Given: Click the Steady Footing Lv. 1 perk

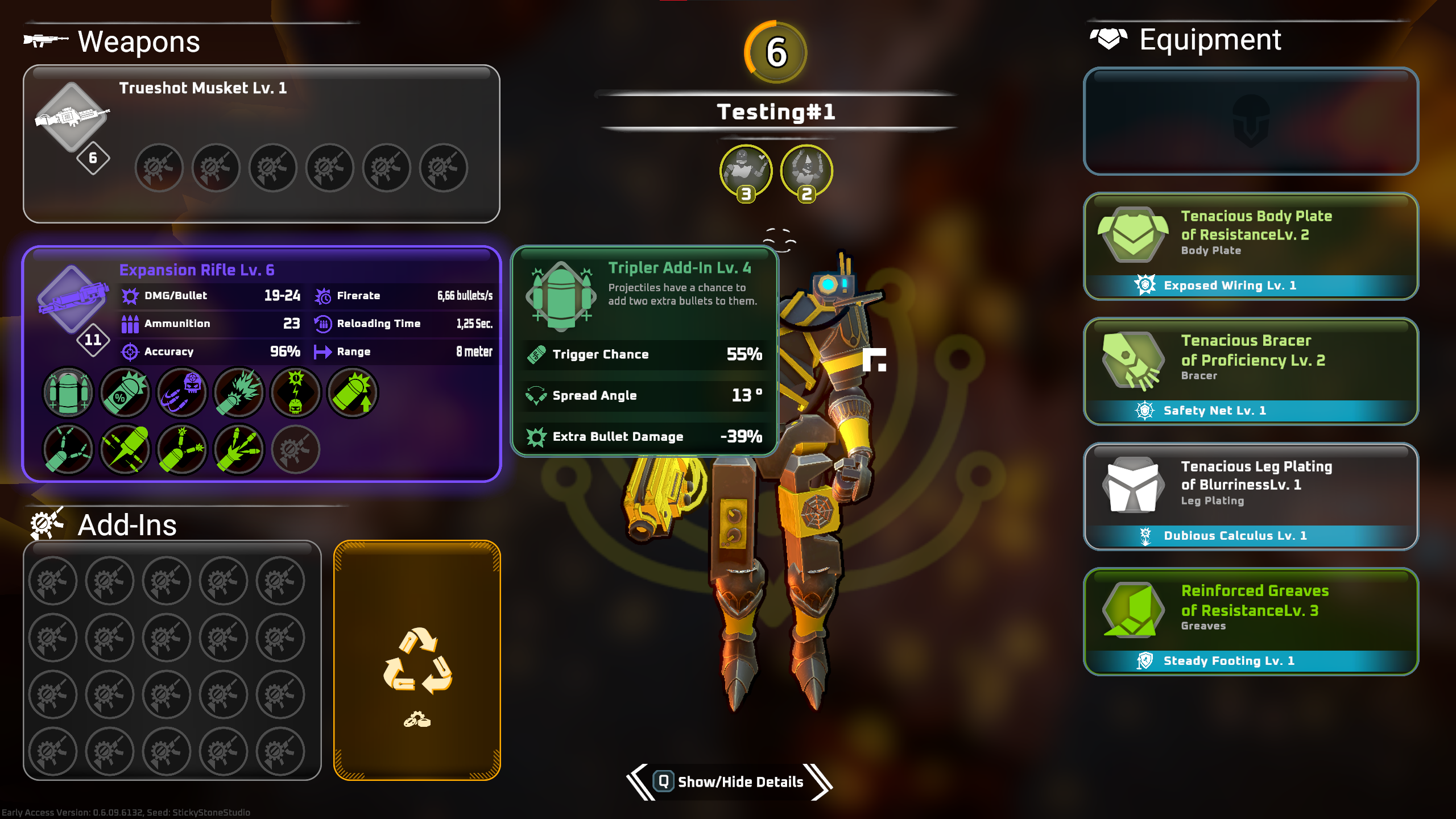Looking at the screenshot, I should click(x=1228, y=661).
